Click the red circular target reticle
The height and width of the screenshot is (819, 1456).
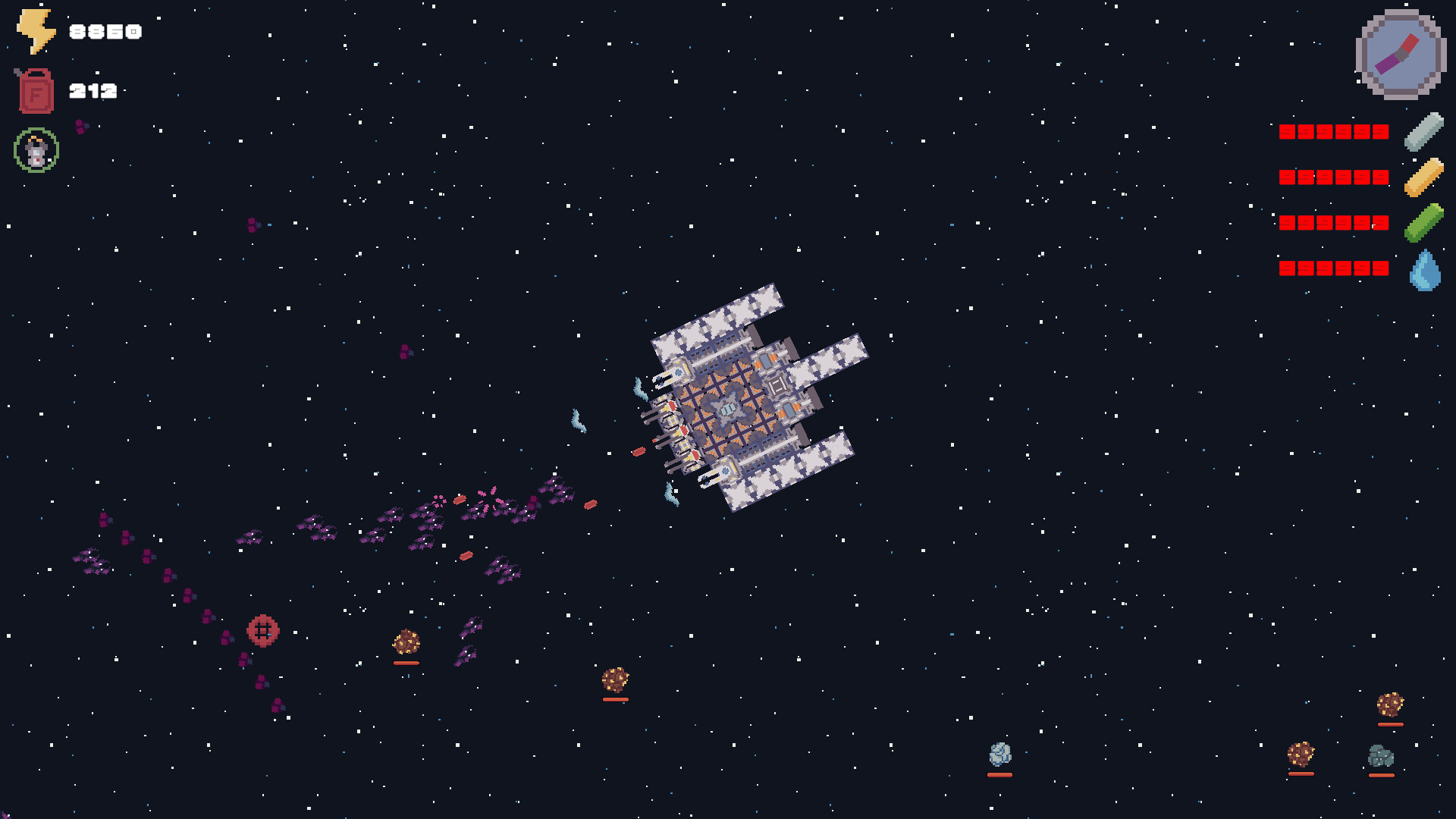pos(263,631)
